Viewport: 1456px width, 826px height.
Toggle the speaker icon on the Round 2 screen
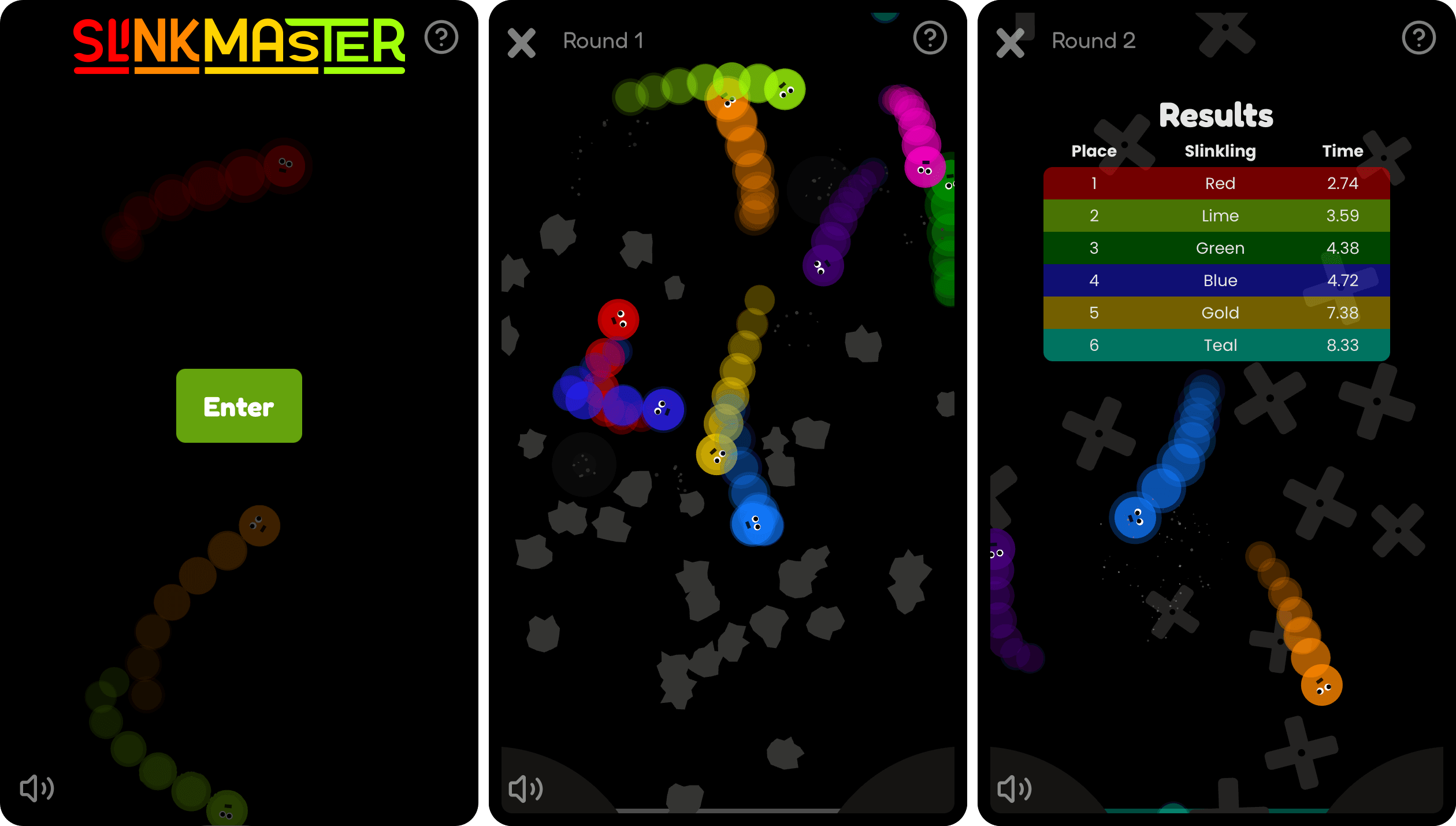click(x=1014, y=788)
